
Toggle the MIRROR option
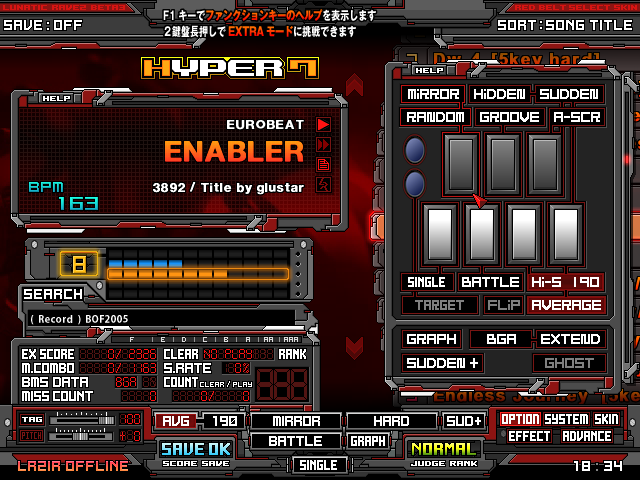click(433, 94)
